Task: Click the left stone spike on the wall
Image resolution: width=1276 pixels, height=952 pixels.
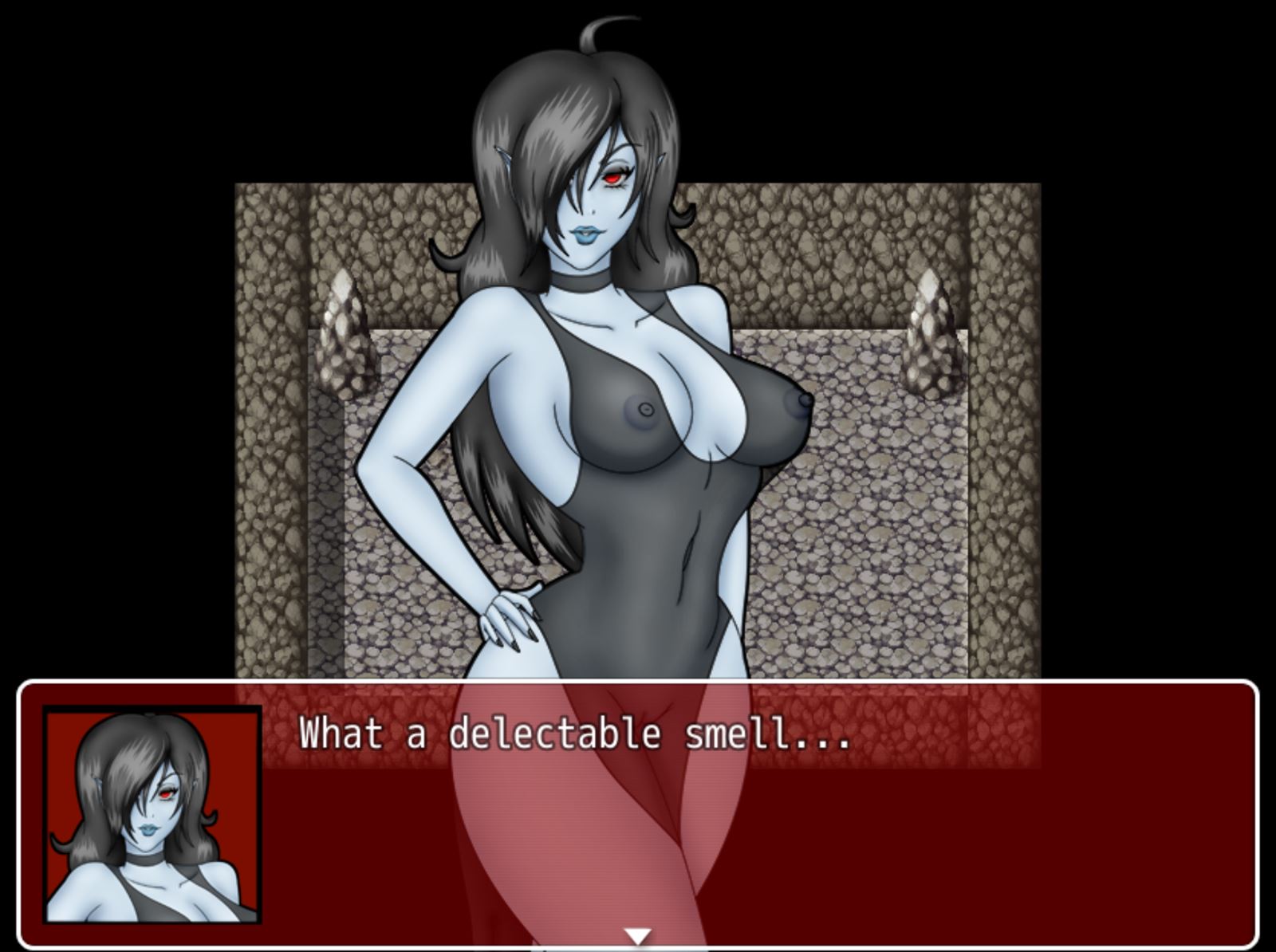Action: (x=343, y=335)
